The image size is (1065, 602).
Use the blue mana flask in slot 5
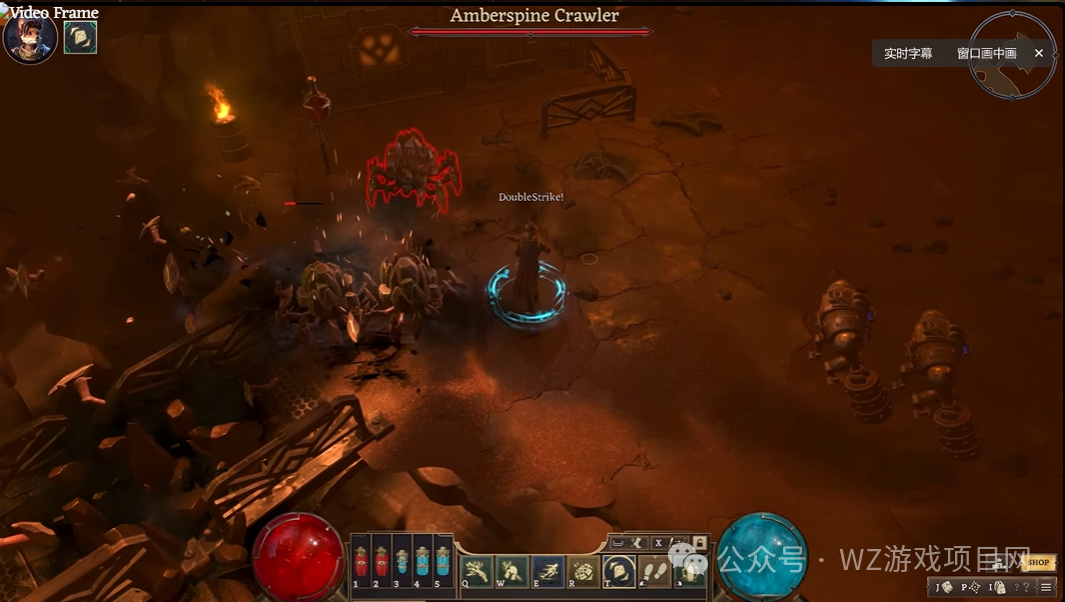point(442,562)
